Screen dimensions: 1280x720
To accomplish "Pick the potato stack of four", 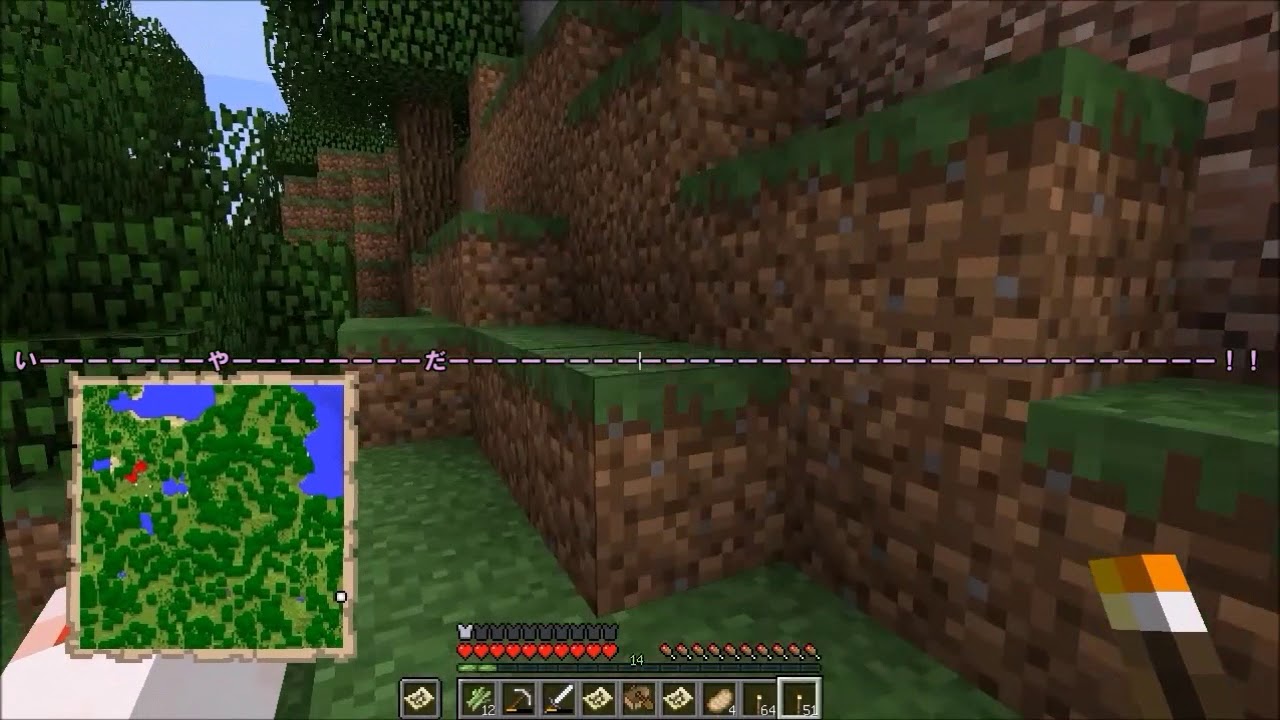I will [718, 697].
